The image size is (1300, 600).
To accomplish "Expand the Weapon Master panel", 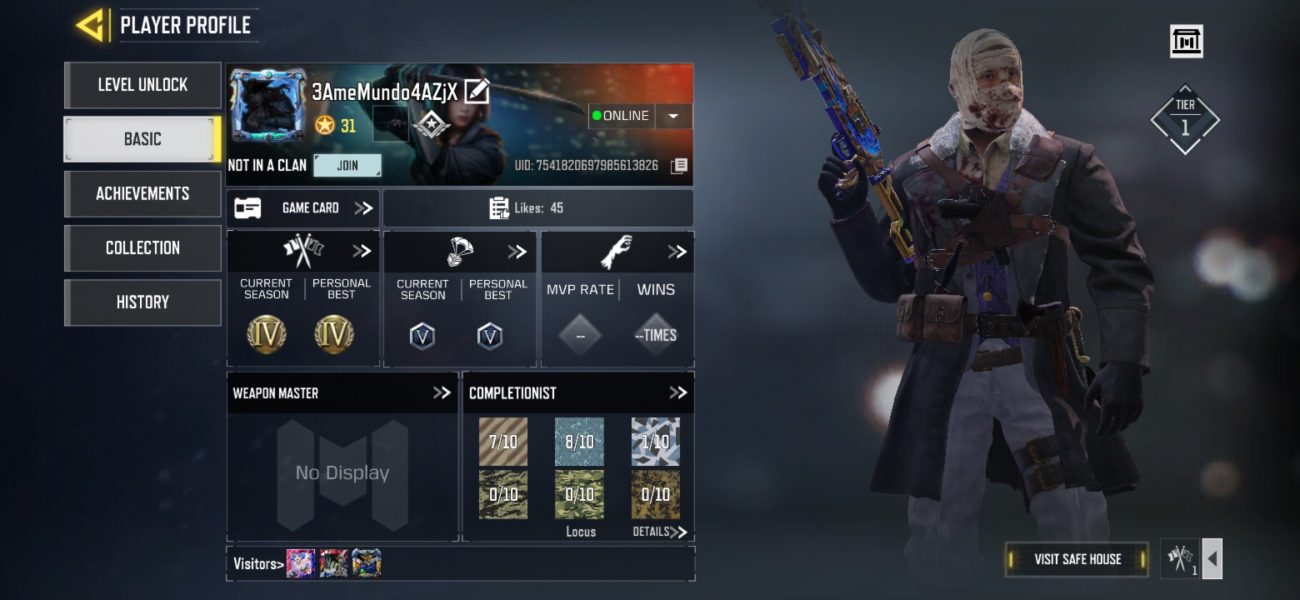I will tap(441, 393).
